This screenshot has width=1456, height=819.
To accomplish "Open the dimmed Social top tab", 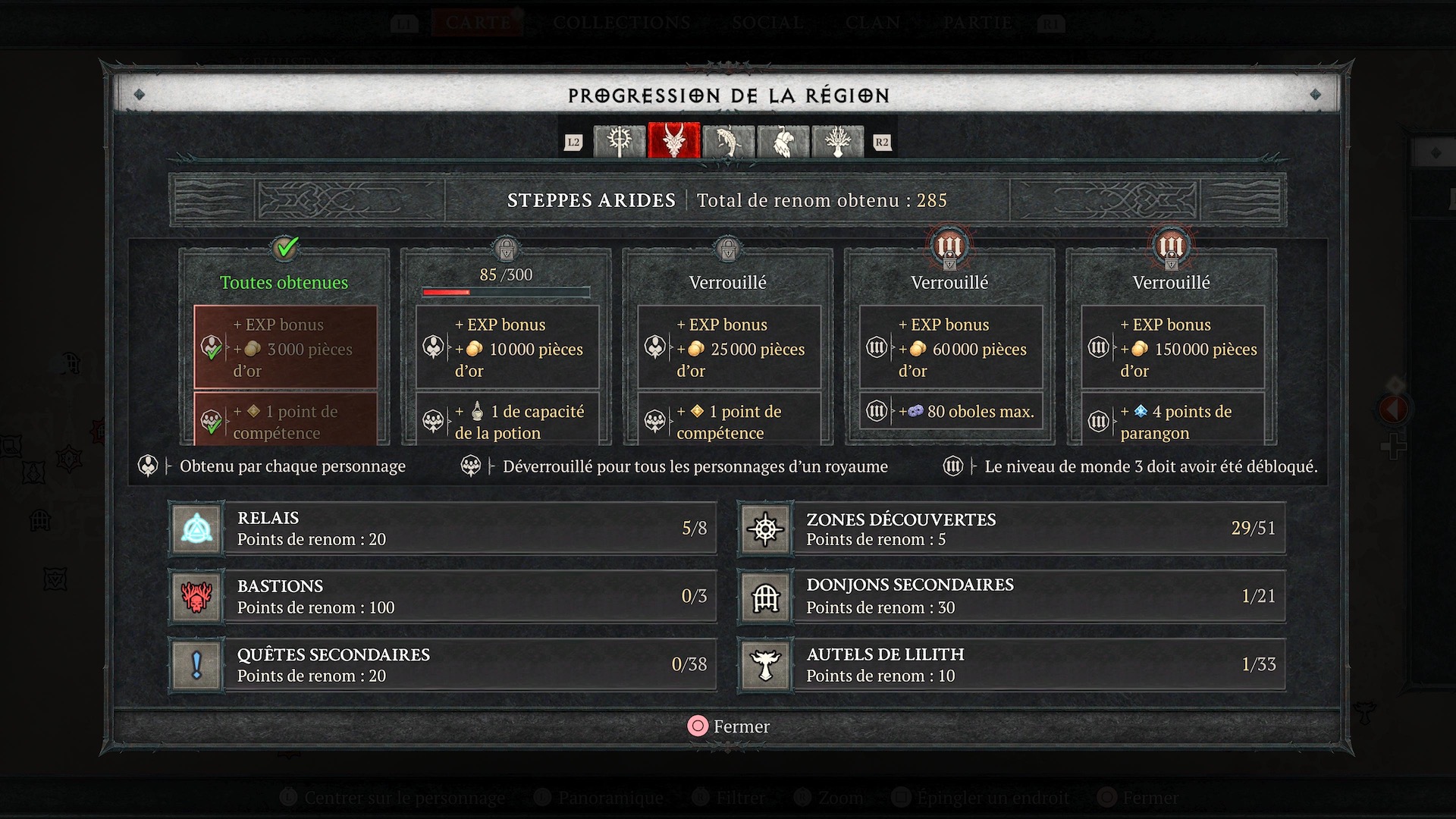I will [x=767, y=23].
